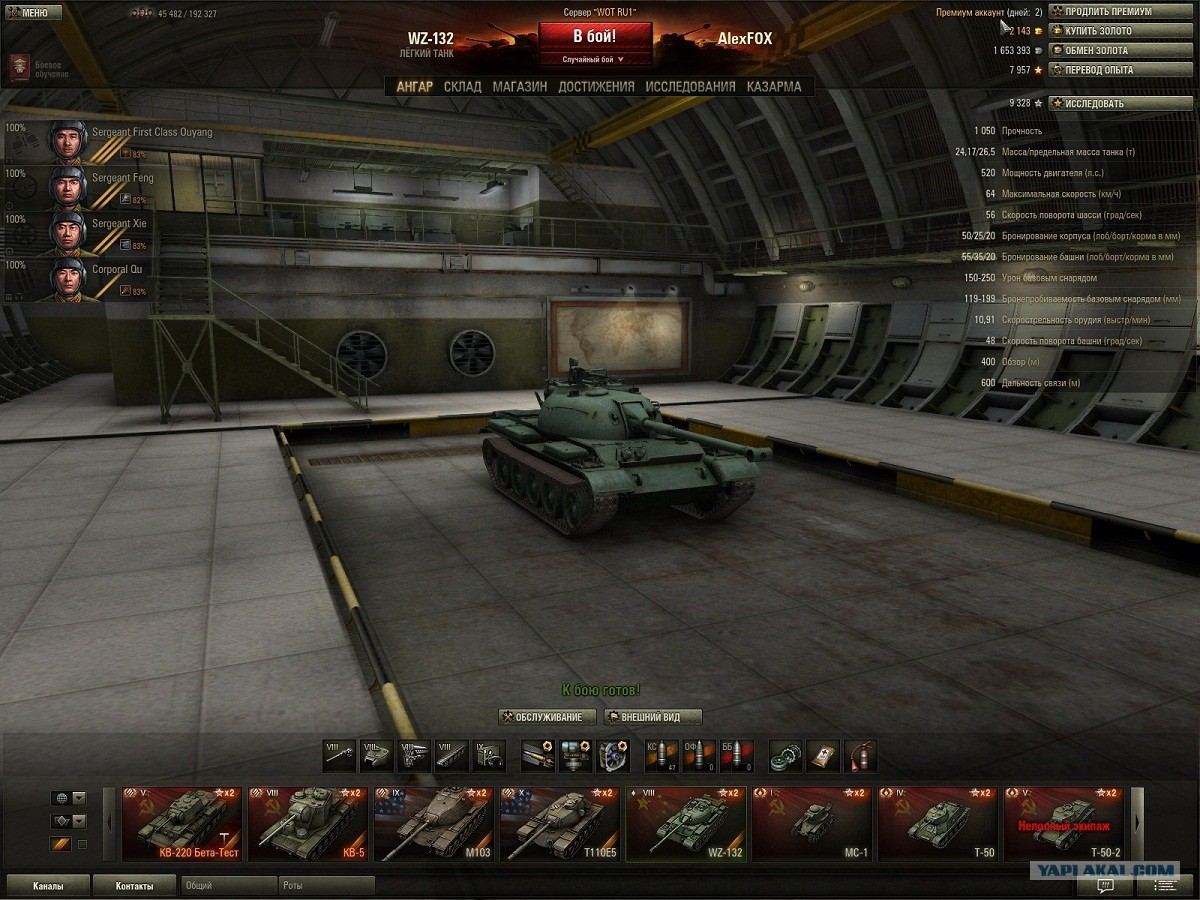Click Продлить премиум button
Screen dimensions: 1200x900
[x=1120, y=12]
